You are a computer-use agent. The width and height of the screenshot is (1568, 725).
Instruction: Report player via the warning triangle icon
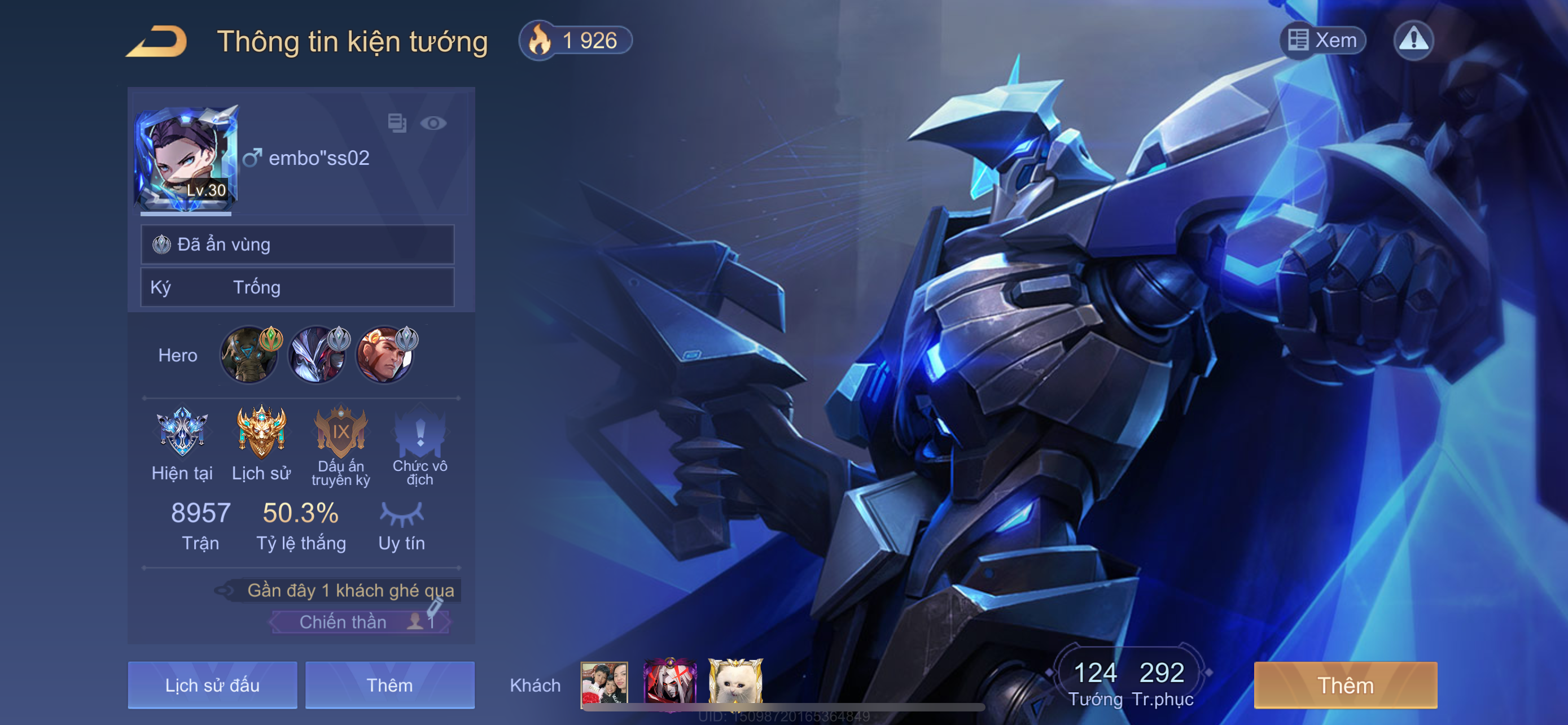point(1413,40)
